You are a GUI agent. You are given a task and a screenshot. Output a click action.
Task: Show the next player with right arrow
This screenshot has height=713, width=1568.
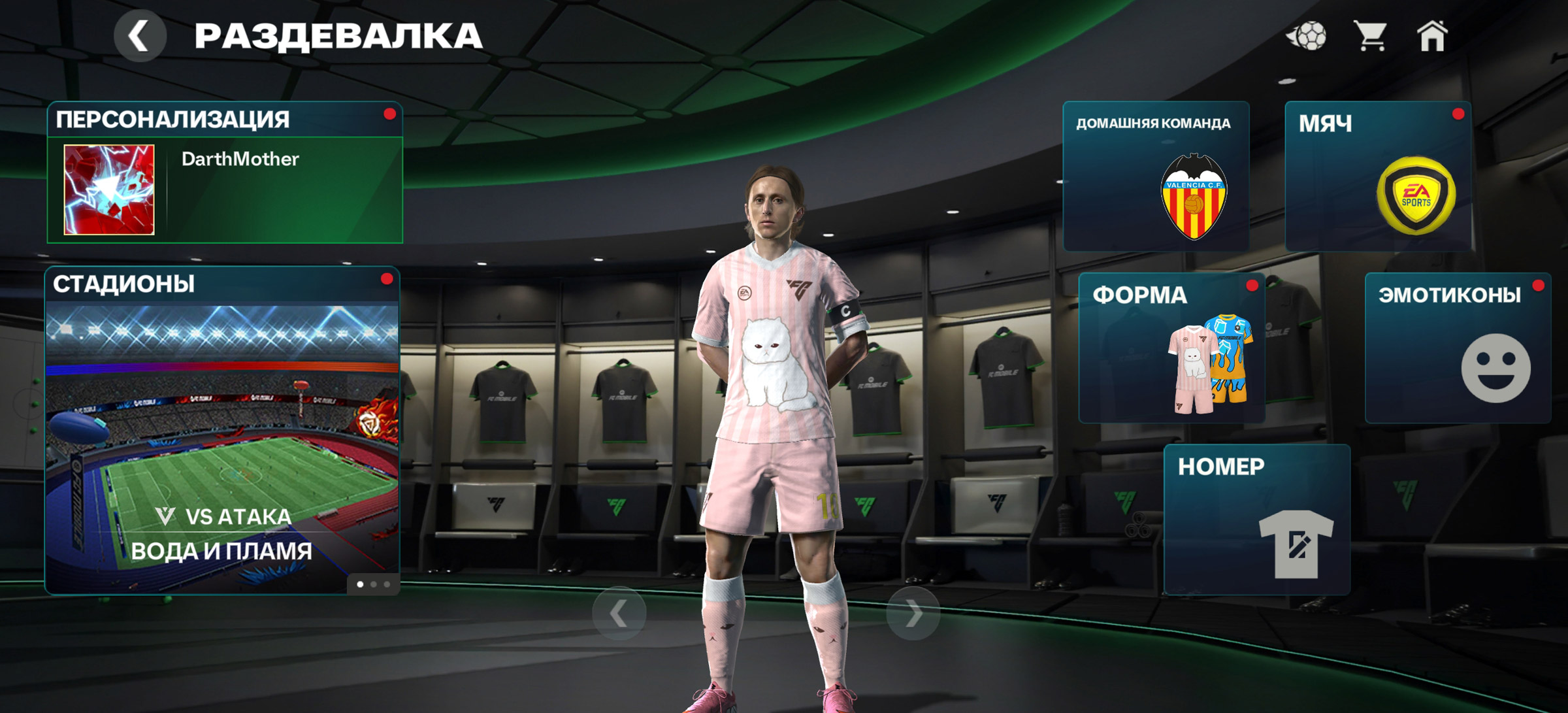pyautogui.click(x=913, y=614)
